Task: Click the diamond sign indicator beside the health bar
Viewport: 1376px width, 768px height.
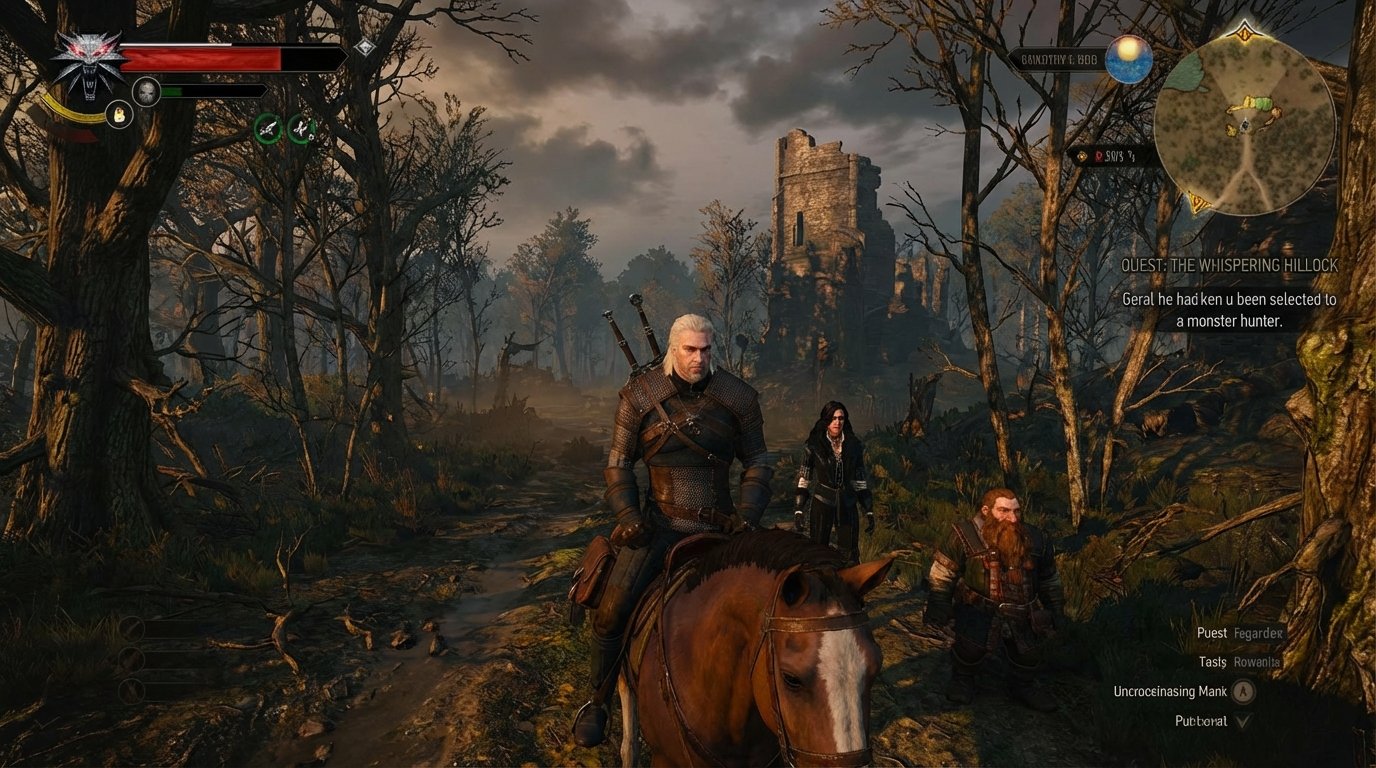Action: pos(365,47)
